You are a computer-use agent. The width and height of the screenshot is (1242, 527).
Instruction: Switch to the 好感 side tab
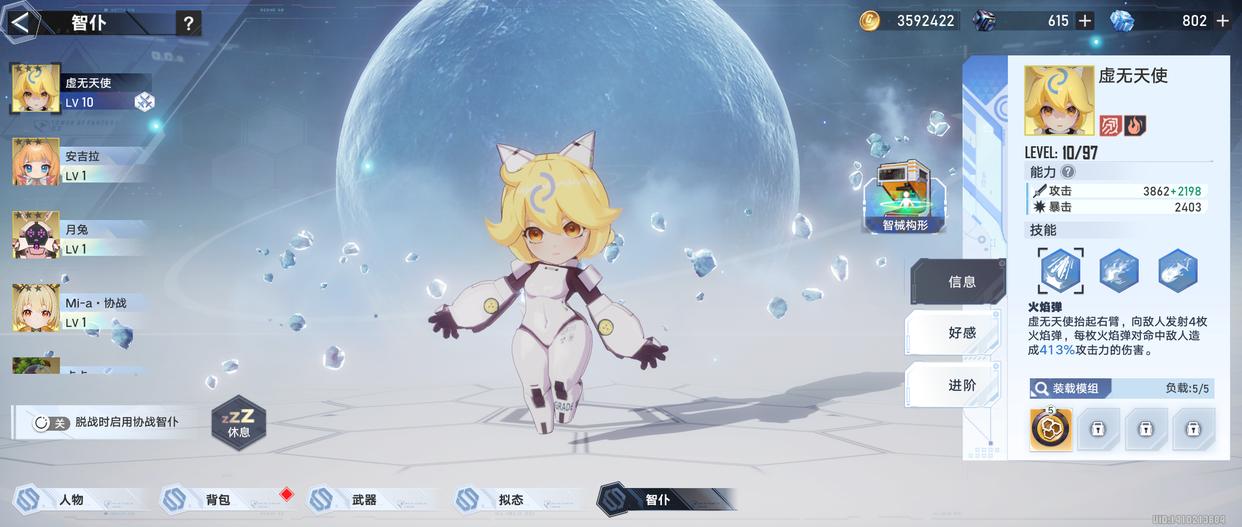(958, 333)
